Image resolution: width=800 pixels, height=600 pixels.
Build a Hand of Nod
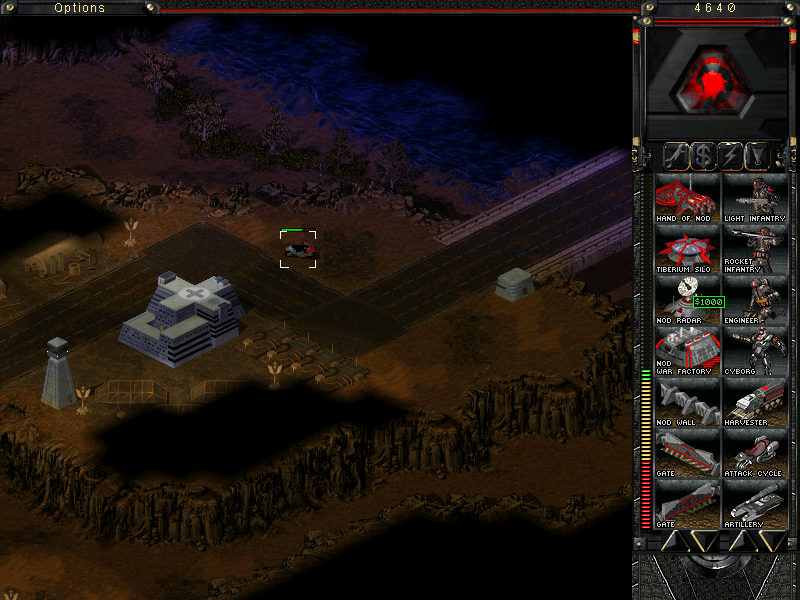pyautogui.click(x=687, y=197)
